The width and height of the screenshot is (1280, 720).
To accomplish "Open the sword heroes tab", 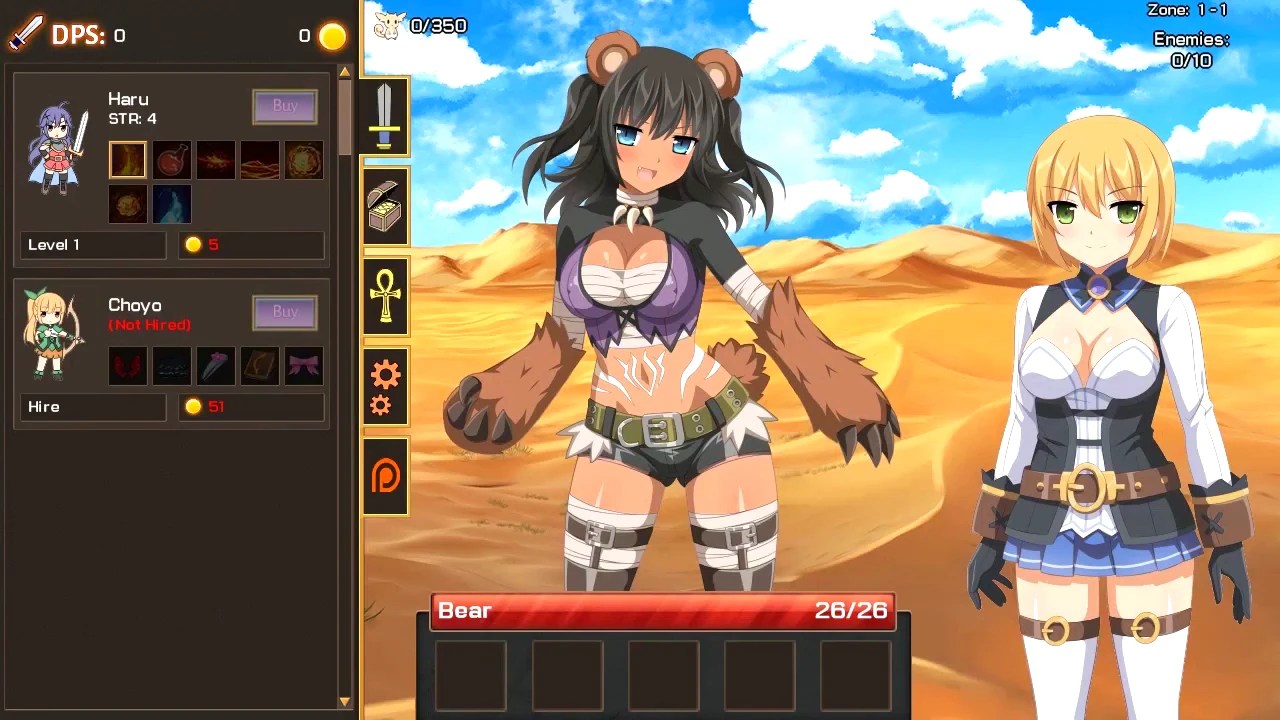I will (x=385, y=116).
